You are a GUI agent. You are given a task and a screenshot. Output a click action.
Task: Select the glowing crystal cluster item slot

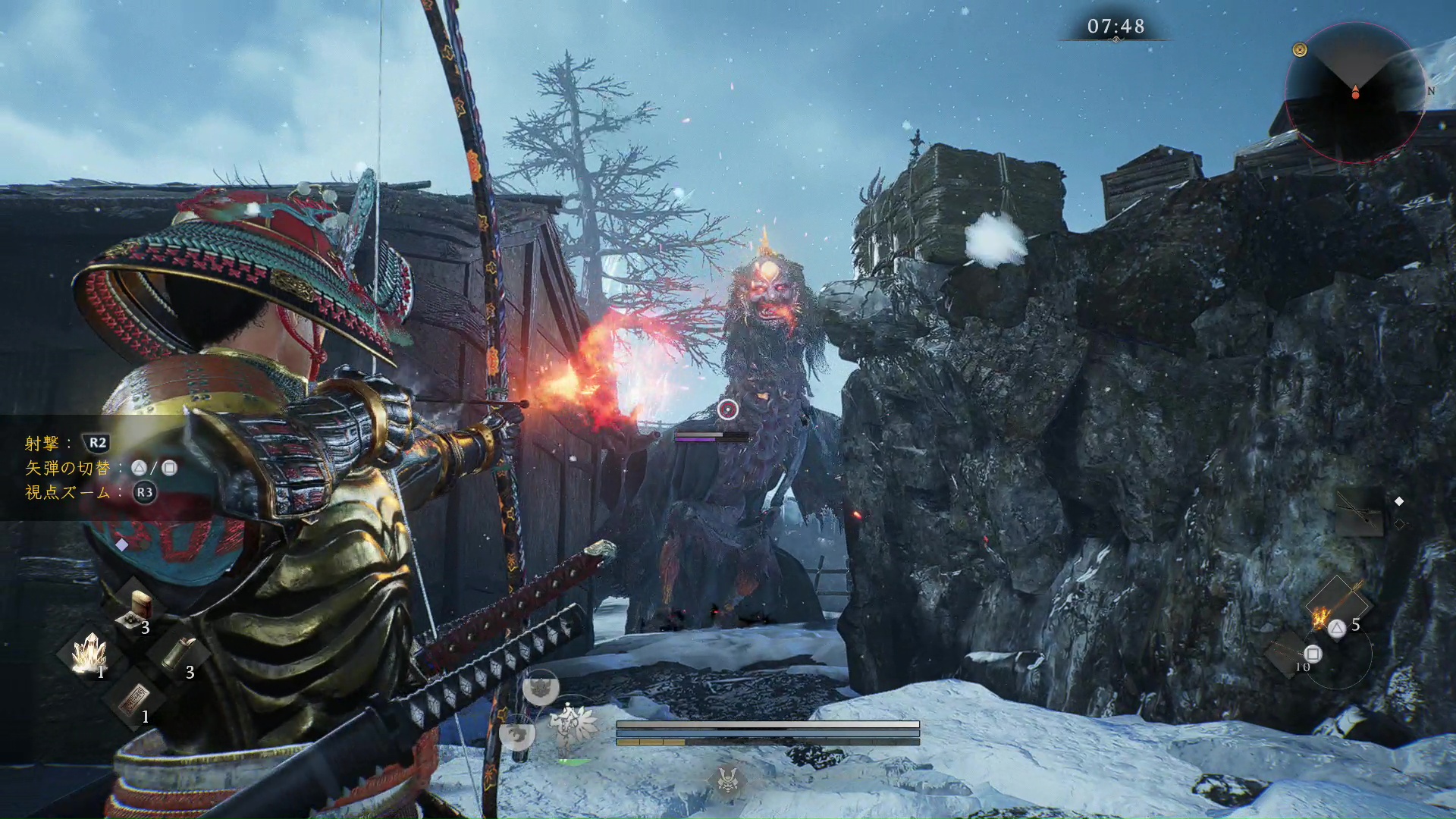[x=89, y=653]
